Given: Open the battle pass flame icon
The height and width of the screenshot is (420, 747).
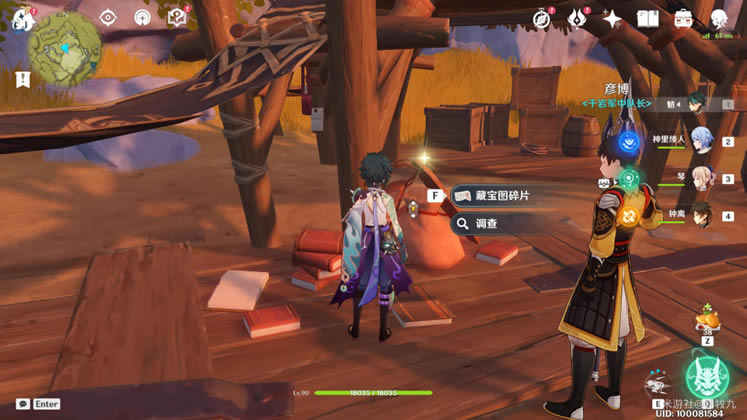Looking at the screenshot, I should tap(577, 19).
